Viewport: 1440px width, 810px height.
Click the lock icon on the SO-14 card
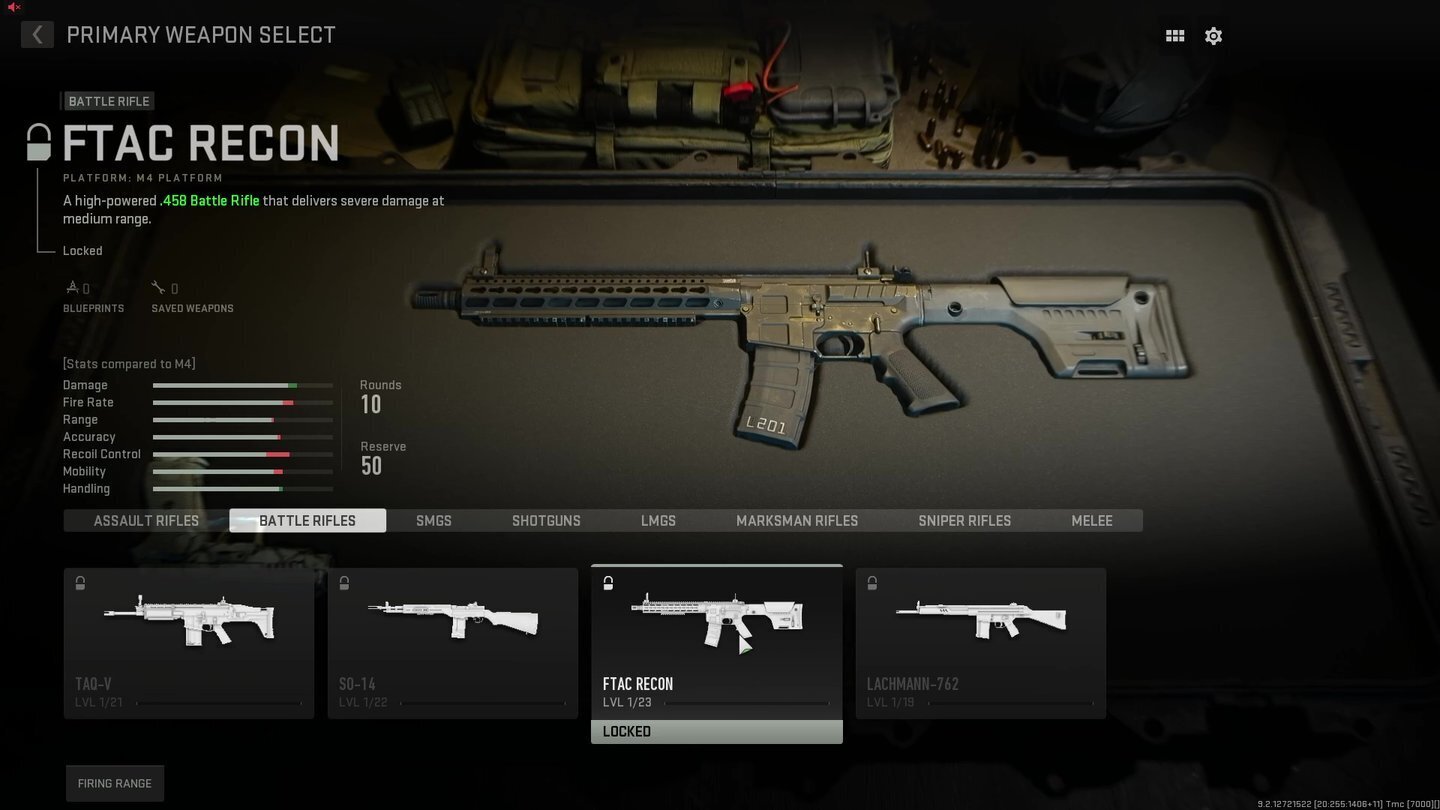344,582
